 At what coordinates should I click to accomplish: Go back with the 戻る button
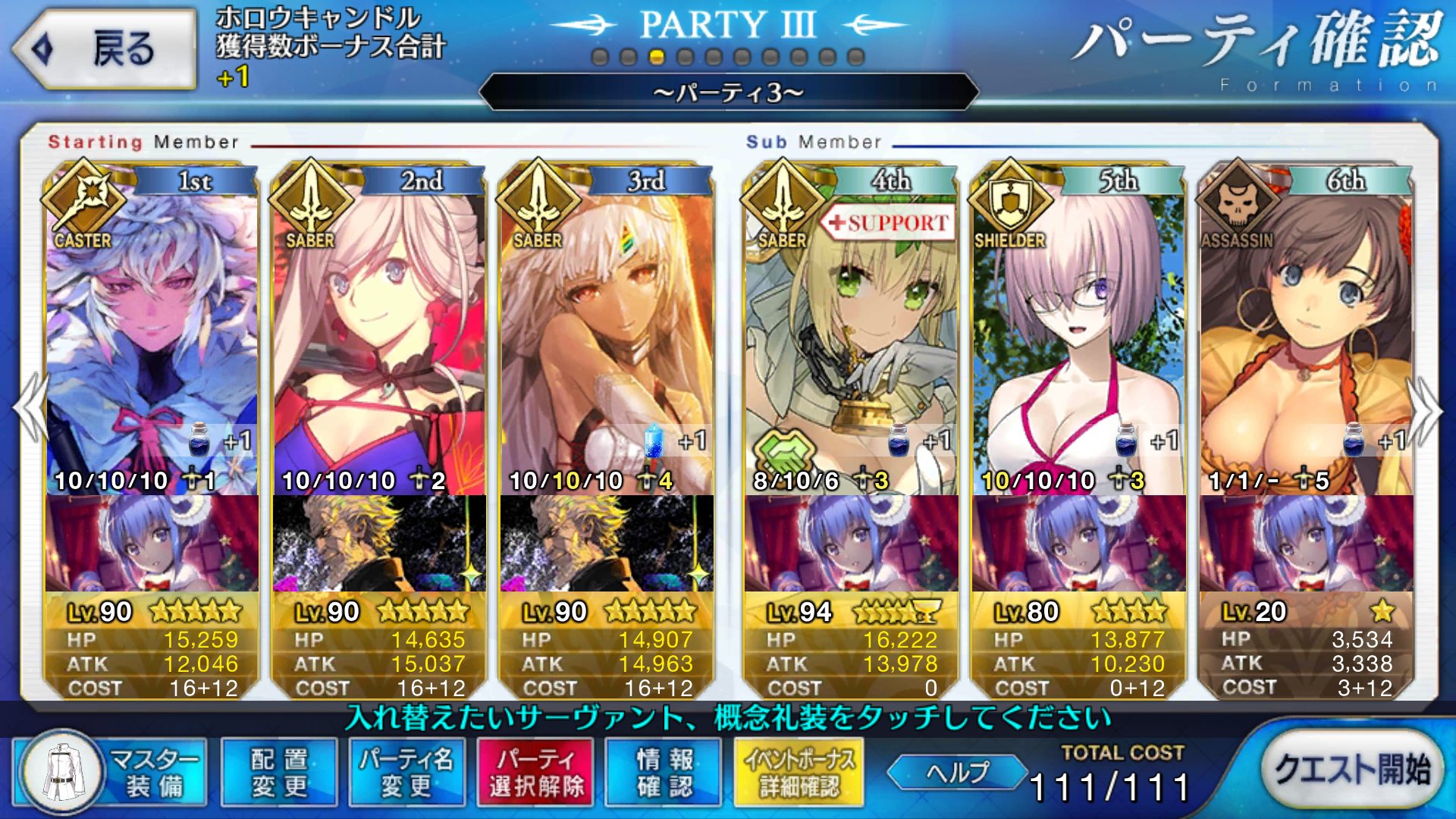(x=105, y=49)
